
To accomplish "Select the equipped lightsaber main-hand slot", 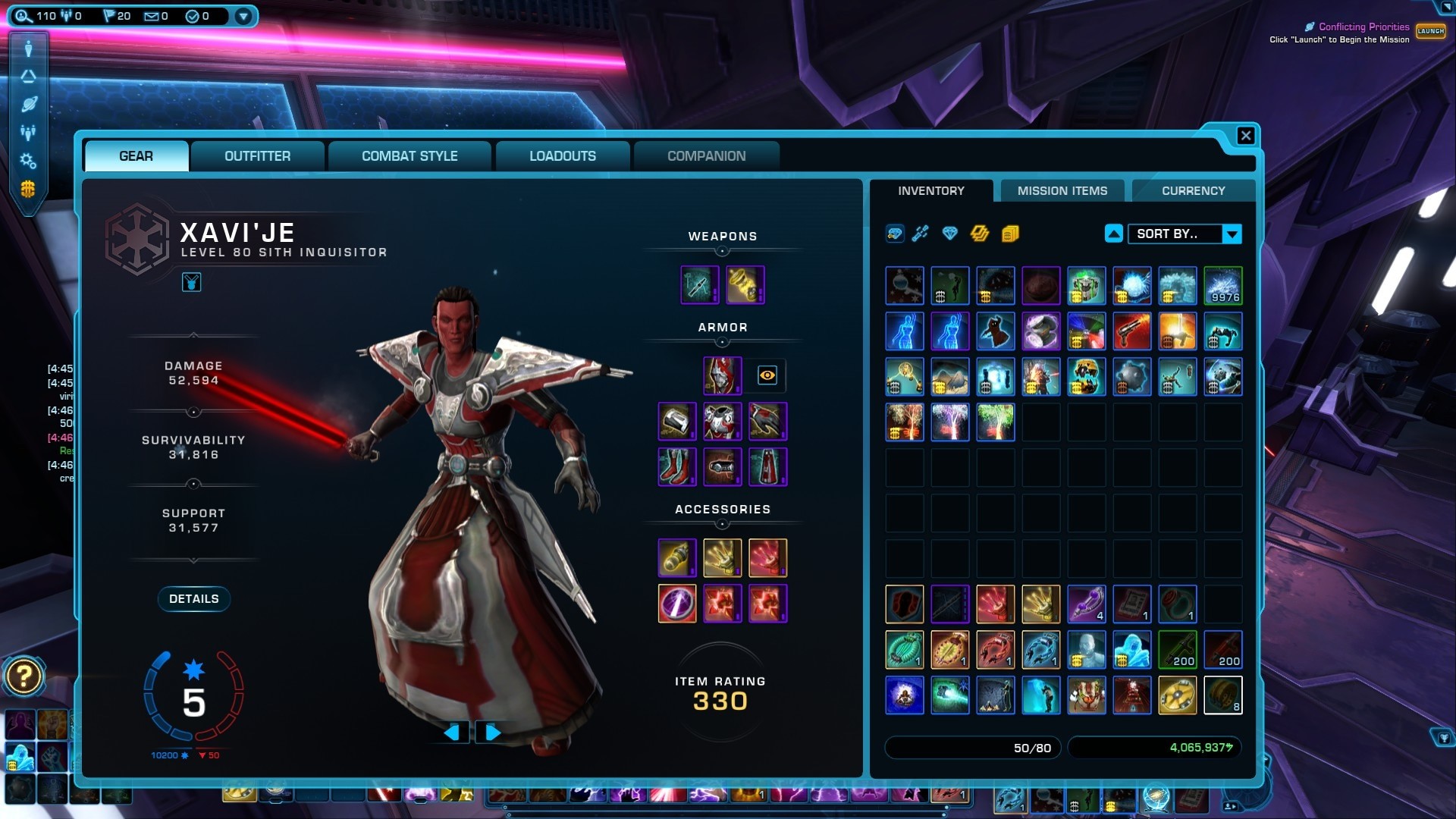I will (x=699, y=285).
